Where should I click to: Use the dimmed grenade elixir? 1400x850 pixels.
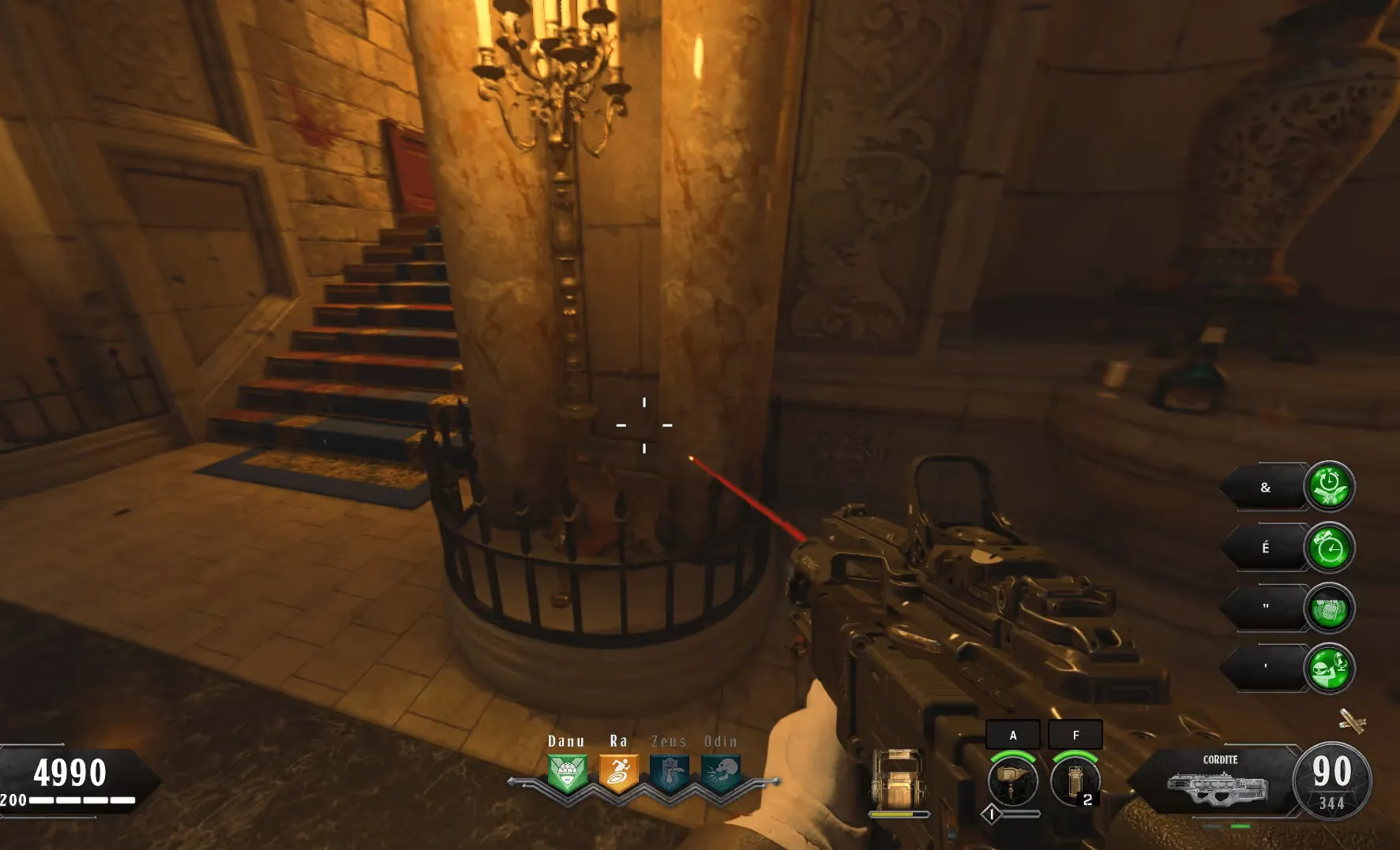pos(1329,608)
